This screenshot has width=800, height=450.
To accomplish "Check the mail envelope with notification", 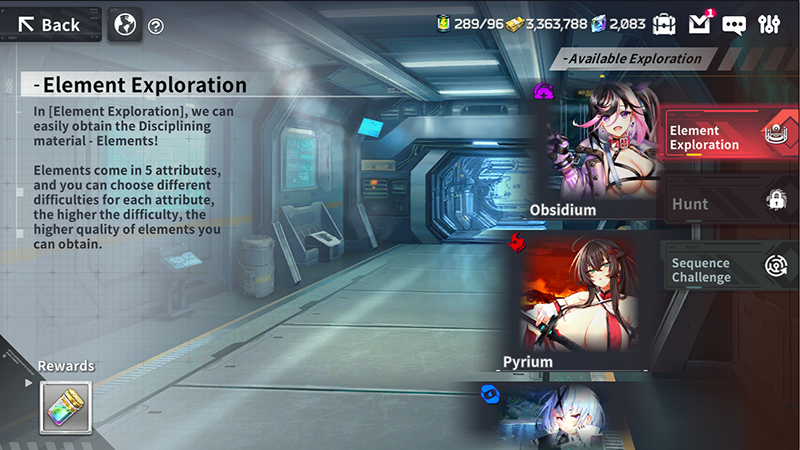I will tap(700, 23).
